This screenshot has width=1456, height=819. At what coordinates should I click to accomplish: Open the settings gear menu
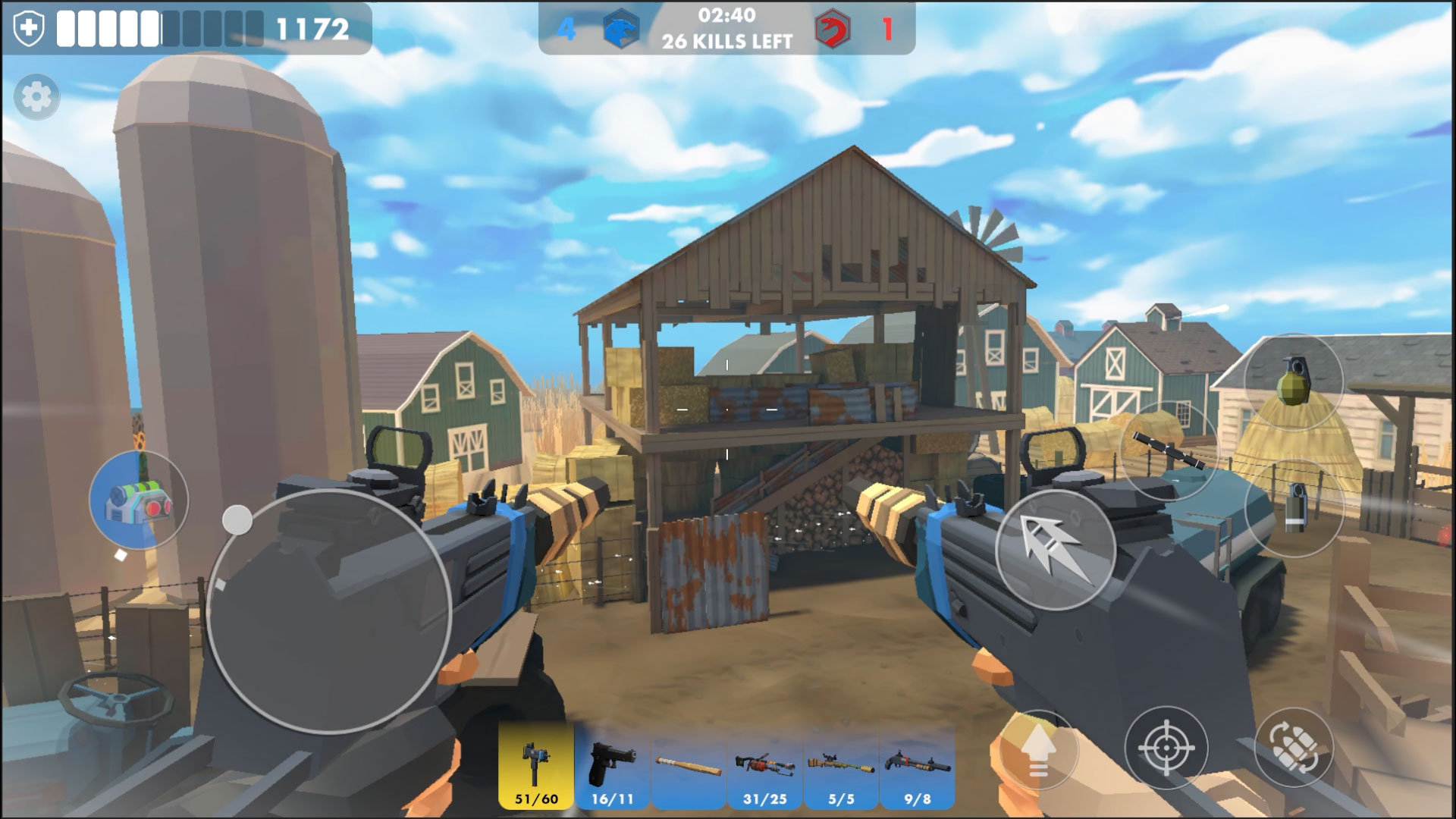36,97
